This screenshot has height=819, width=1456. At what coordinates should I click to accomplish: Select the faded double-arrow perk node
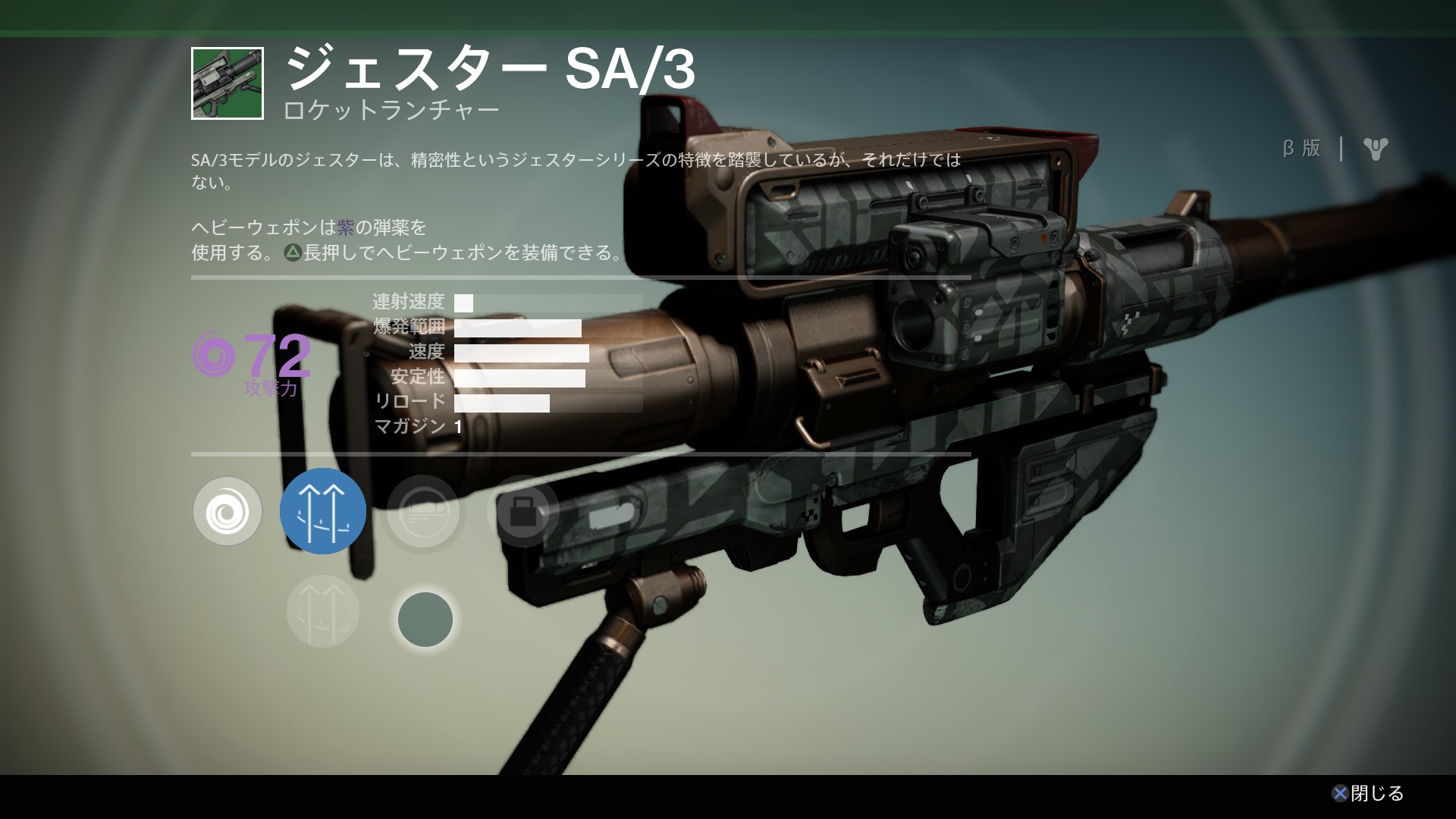pyautogui.click(x=323, y=611)
